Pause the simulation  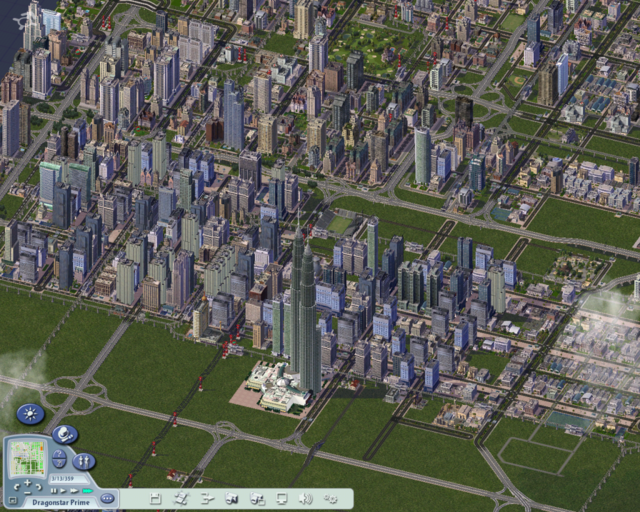pos(55,490)
